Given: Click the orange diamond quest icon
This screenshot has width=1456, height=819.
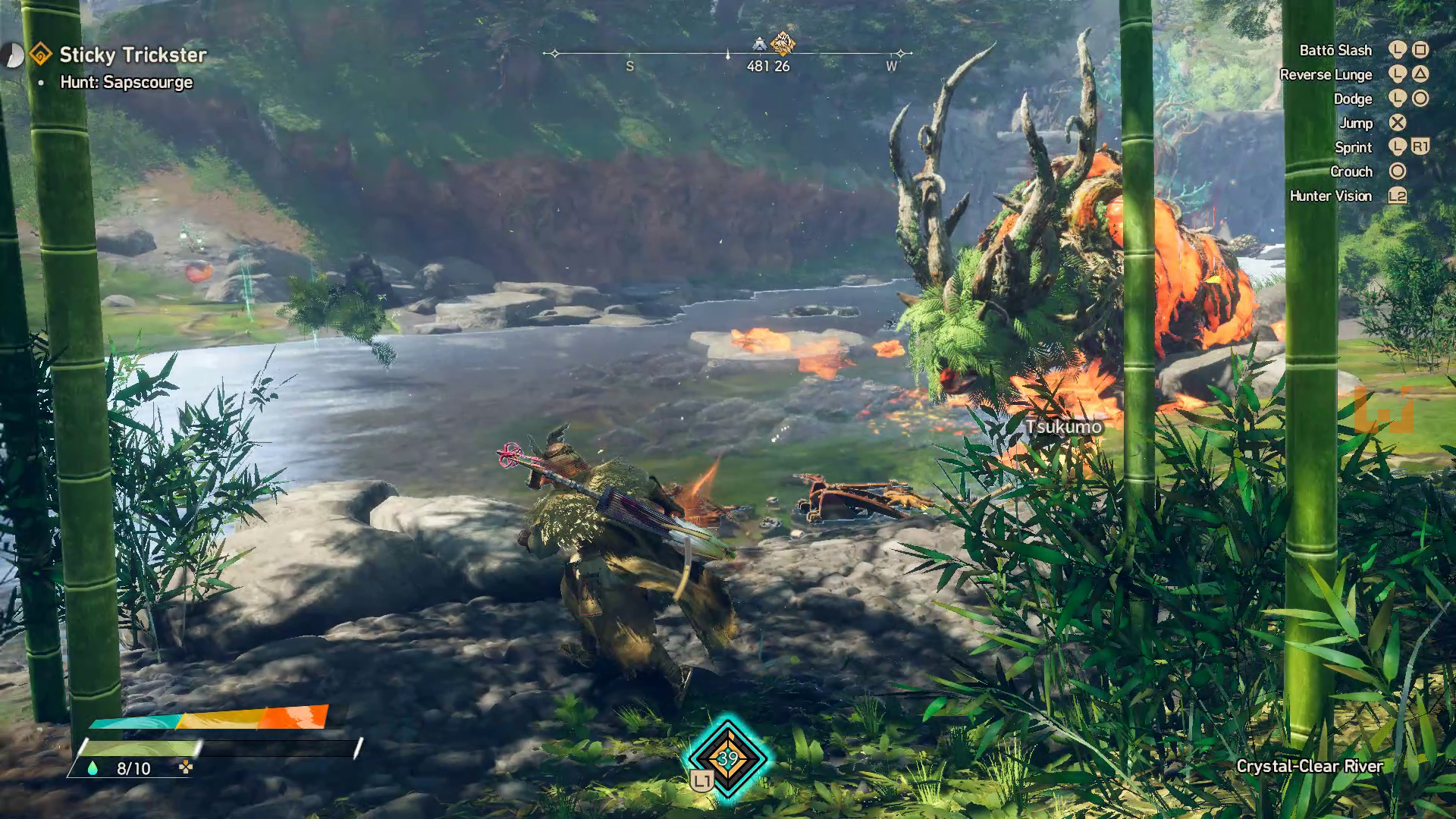Looking at the screenshot, I should (x=40, y=55).
